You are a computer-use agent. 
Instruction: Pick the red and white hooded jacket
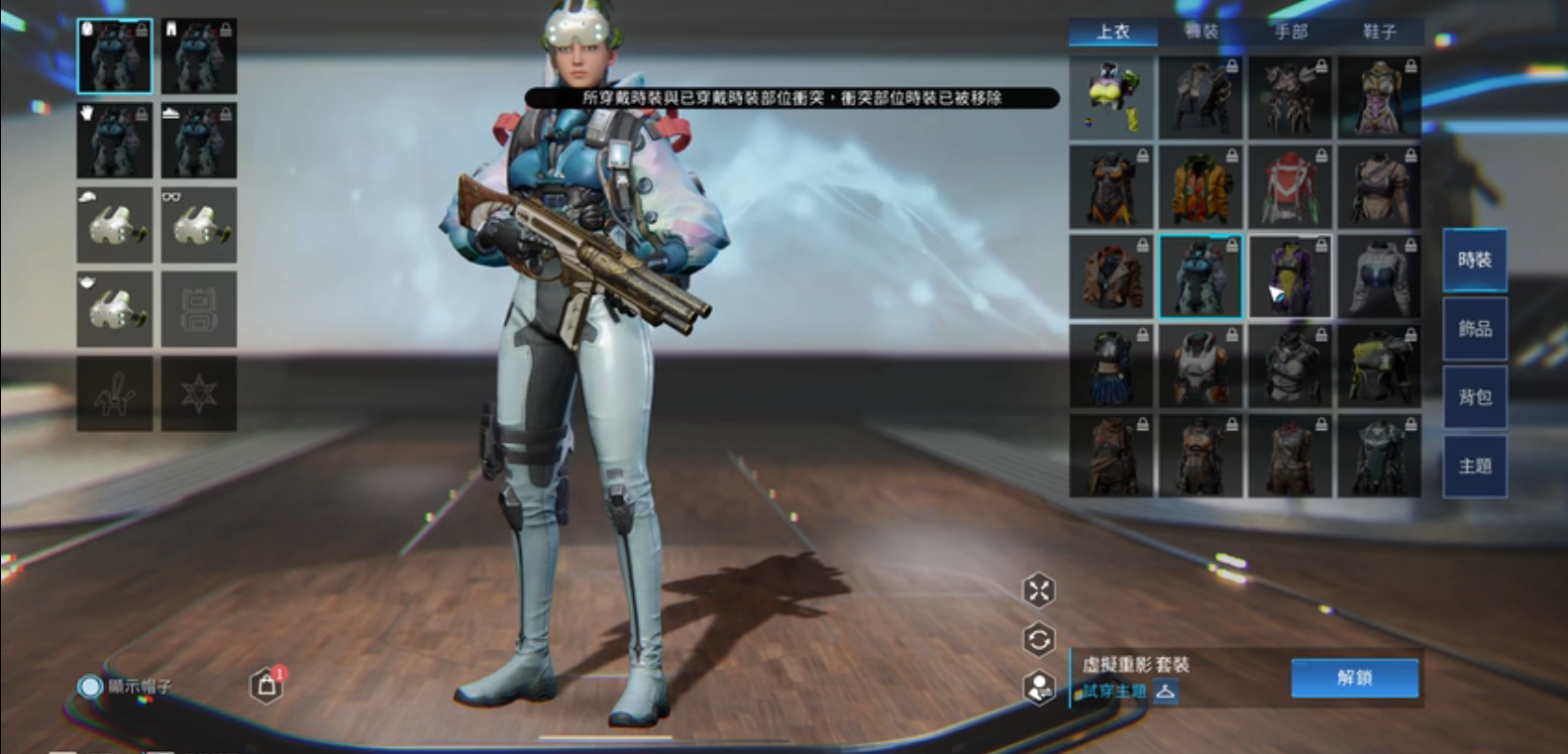[1290, 187]
